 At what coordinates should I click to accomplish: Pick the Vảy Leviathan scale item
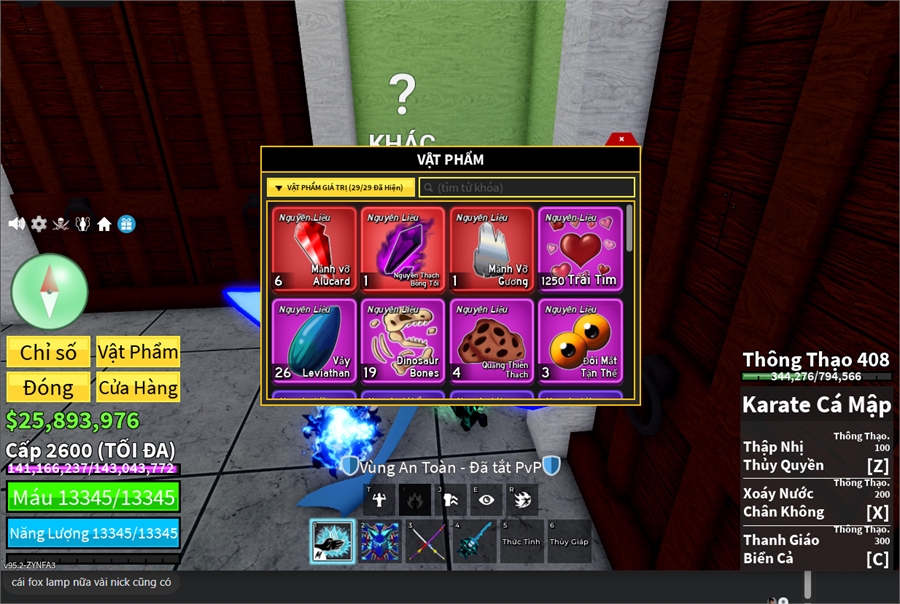point(314,340)
